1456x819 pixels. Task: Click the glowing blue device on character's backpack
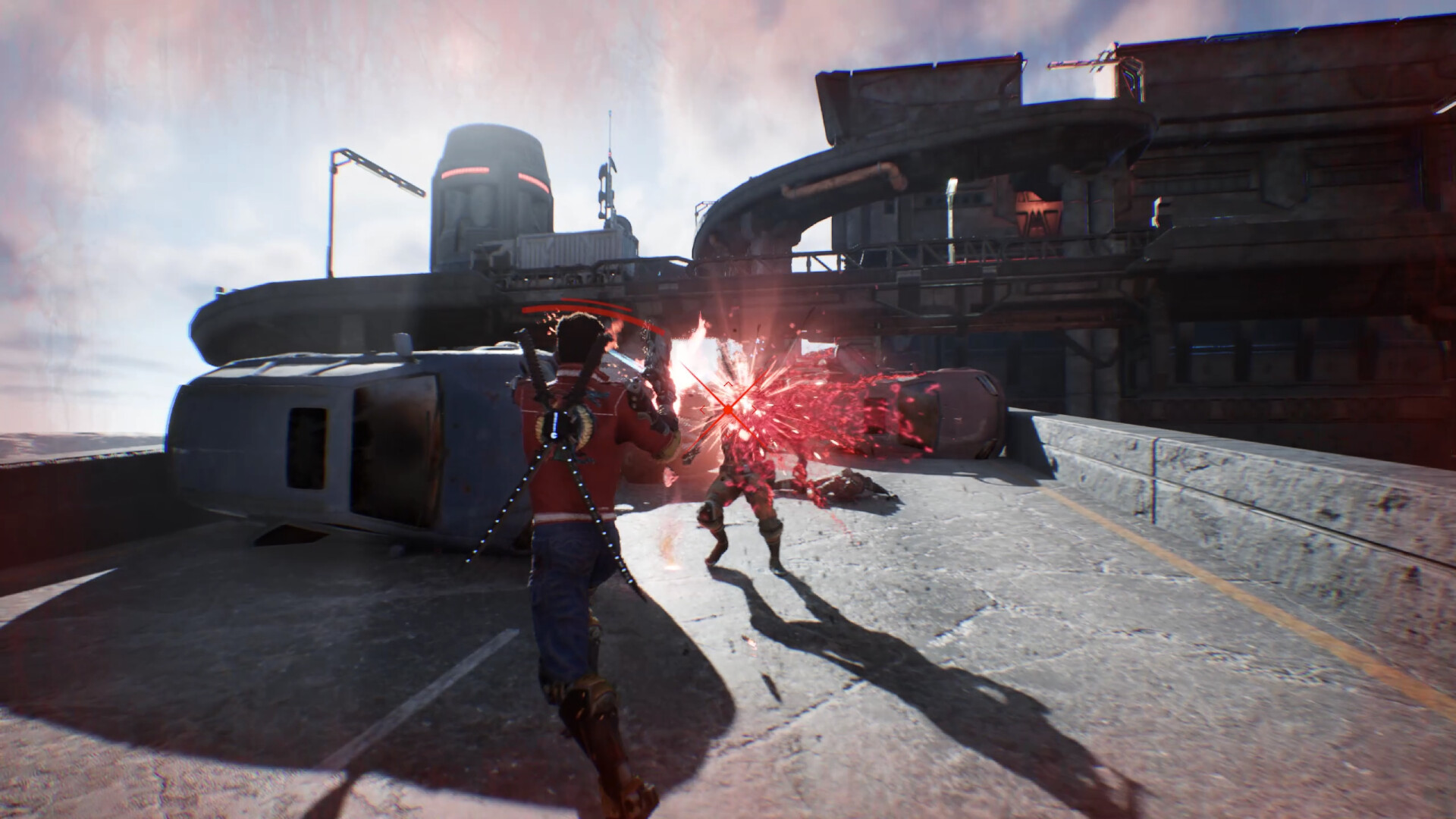point(554,425)
